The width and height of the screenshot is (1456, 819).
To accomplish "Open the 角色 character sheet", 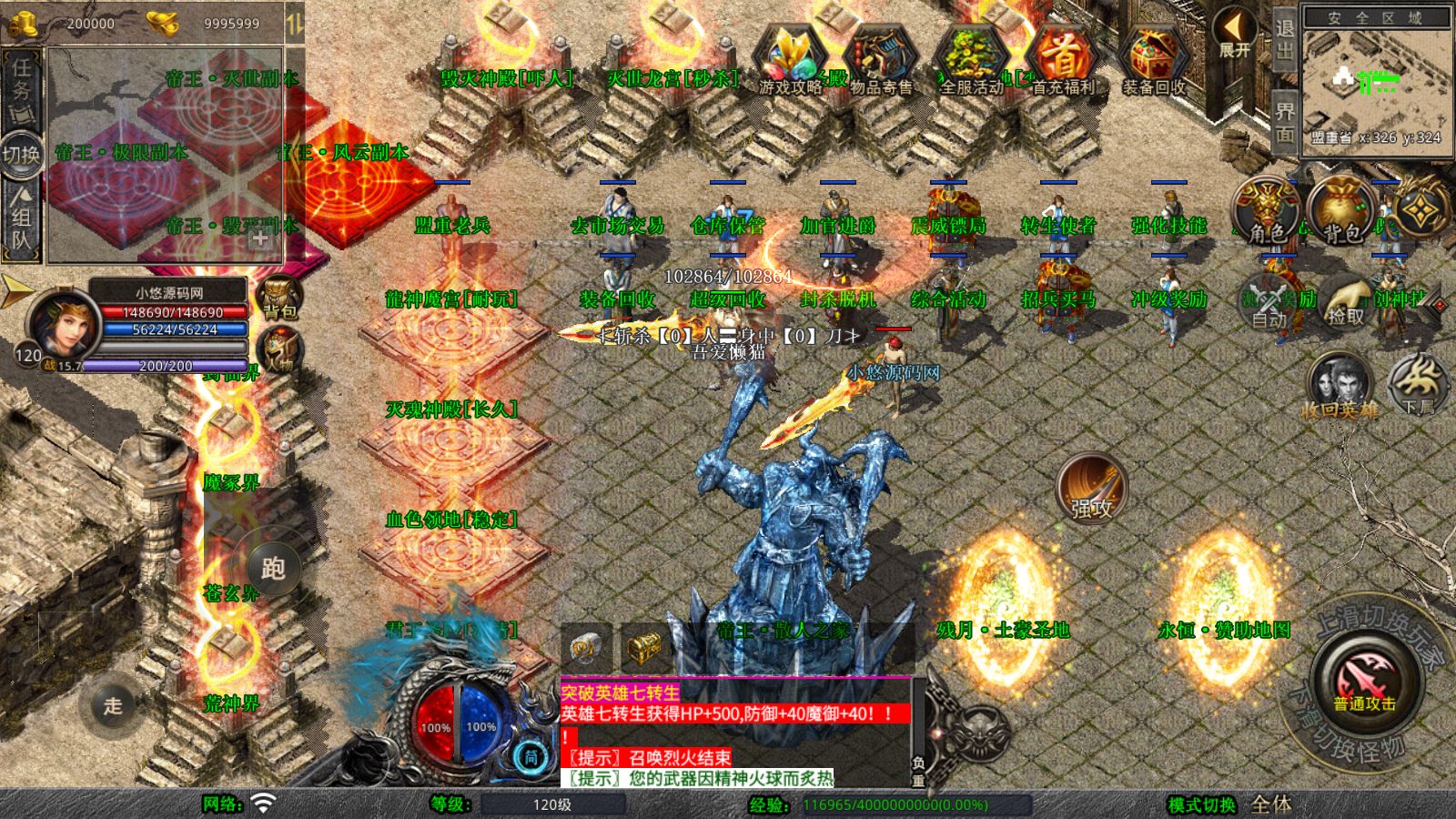I will point(1266,211).
